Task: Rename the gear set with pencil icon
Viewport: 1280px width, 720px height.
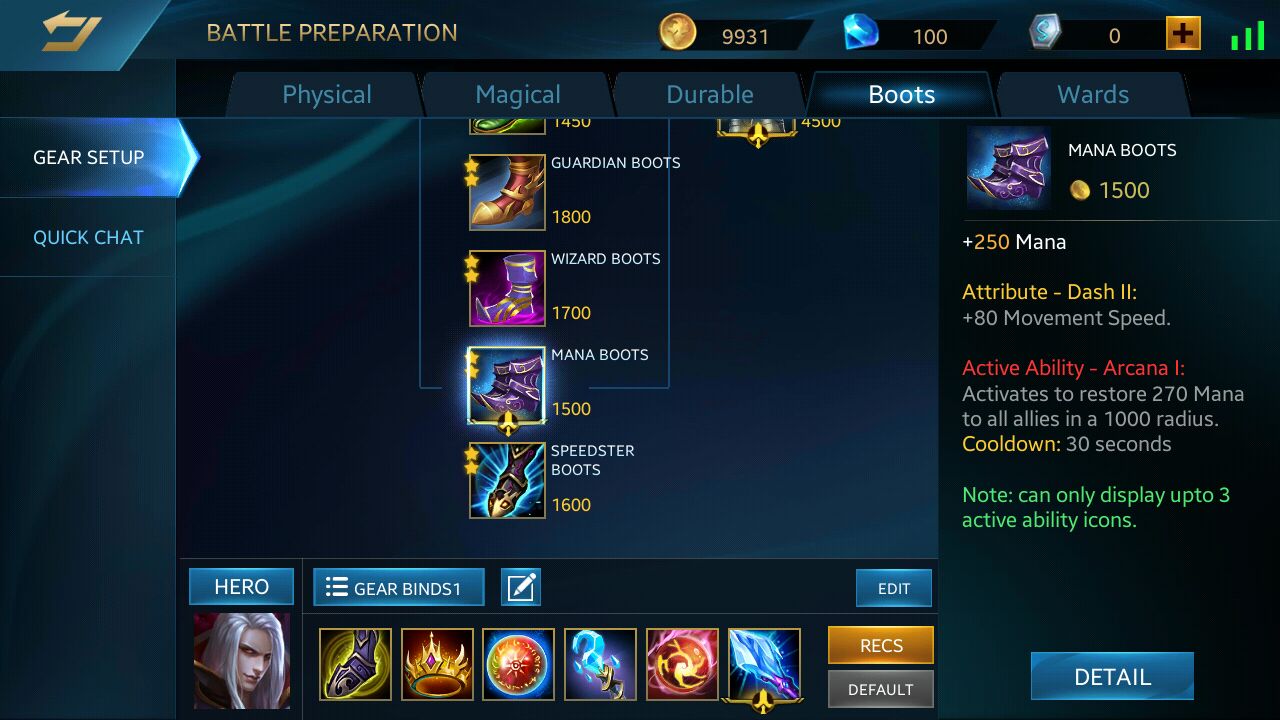Action: click(520, 588)
